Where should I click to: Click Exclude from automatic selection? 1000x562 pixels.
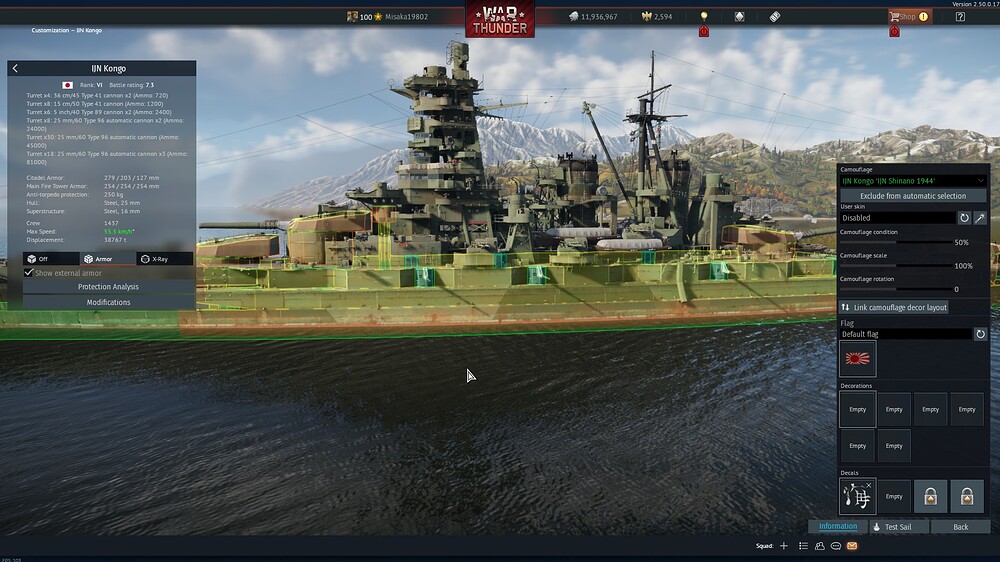[x=913, y=196]
